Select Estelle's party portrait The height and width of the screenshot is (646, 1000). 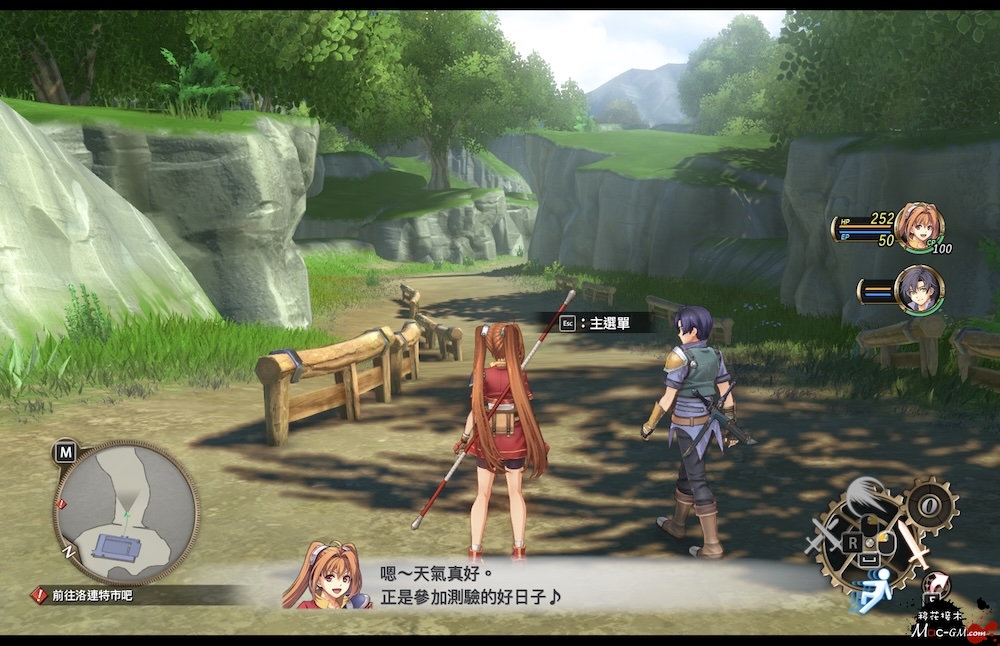918,227
